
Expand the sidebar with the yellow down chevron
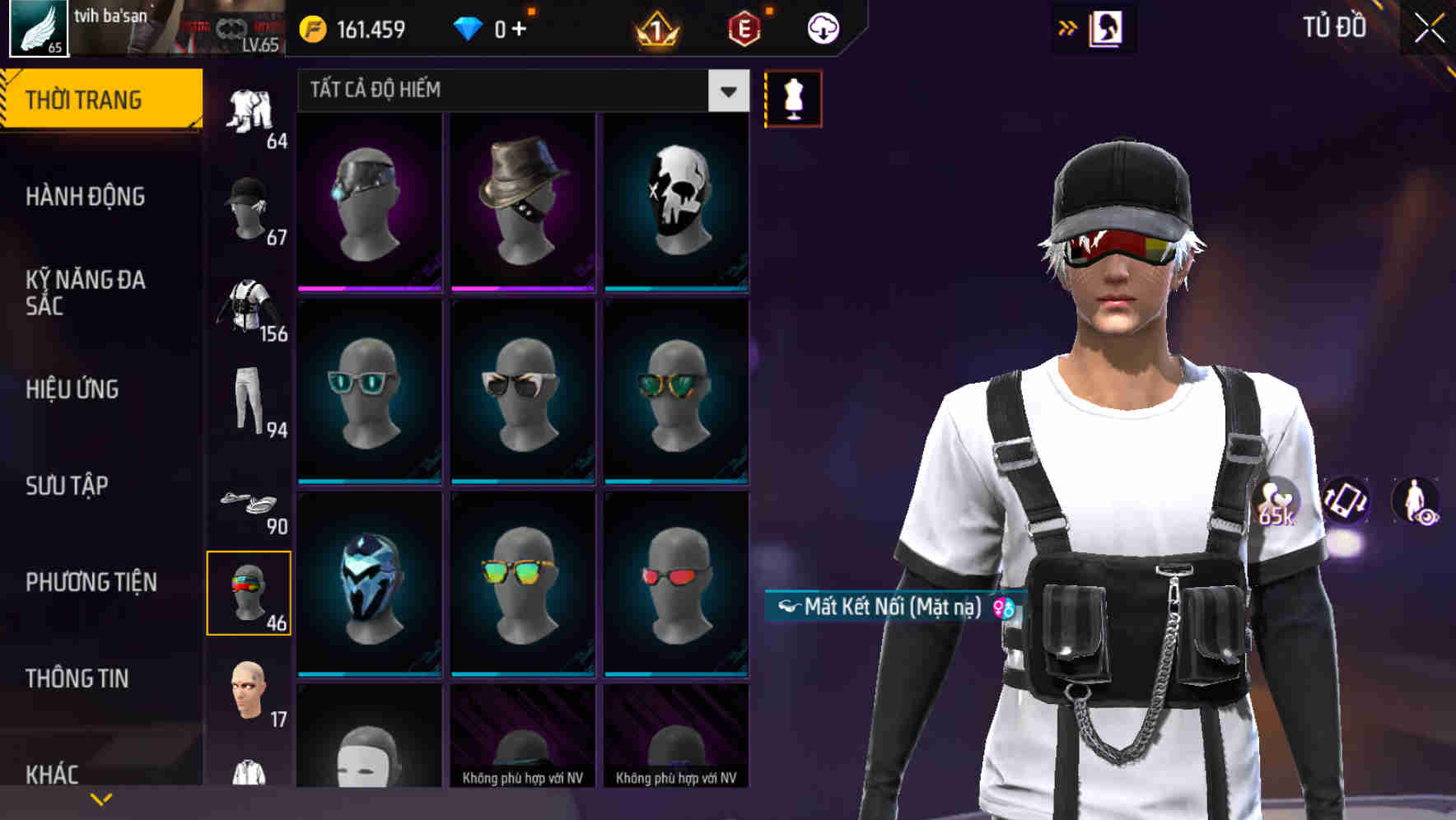pos(100,797)
